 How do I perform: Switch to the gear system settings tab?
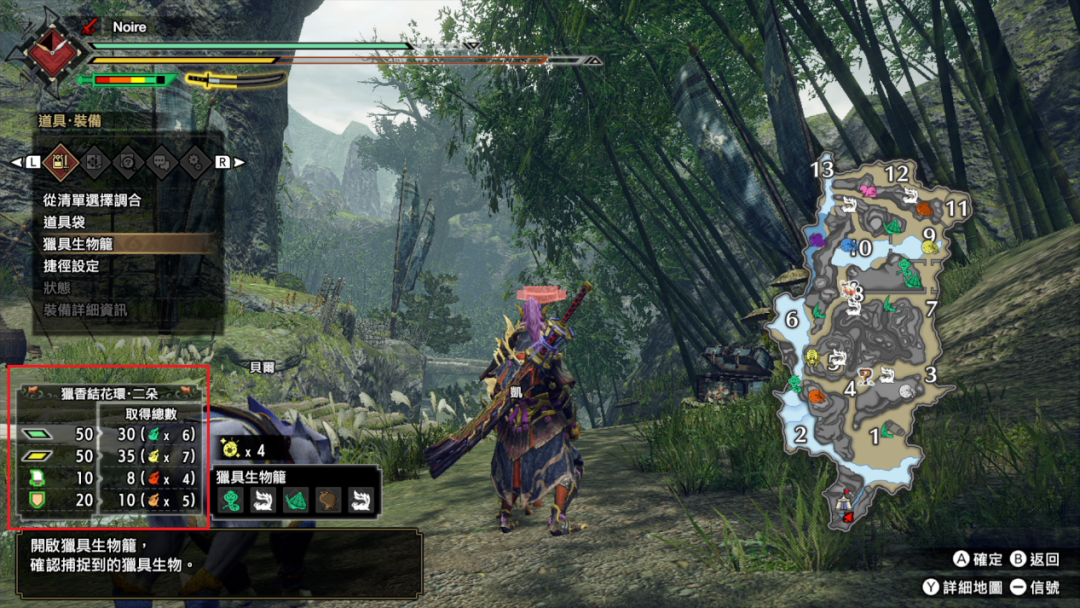[x=196, y=161]
